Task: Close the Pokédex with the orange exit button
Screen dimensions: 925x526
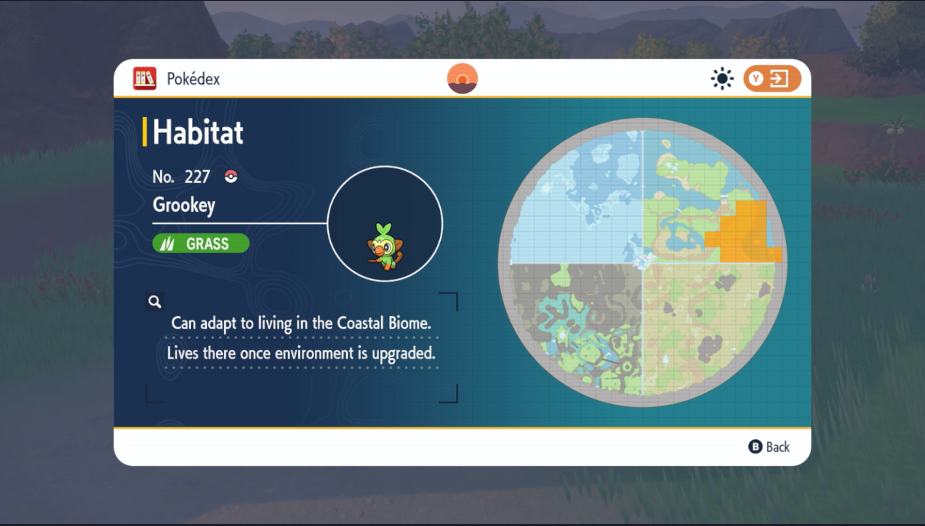Action: tap(772, 78)
